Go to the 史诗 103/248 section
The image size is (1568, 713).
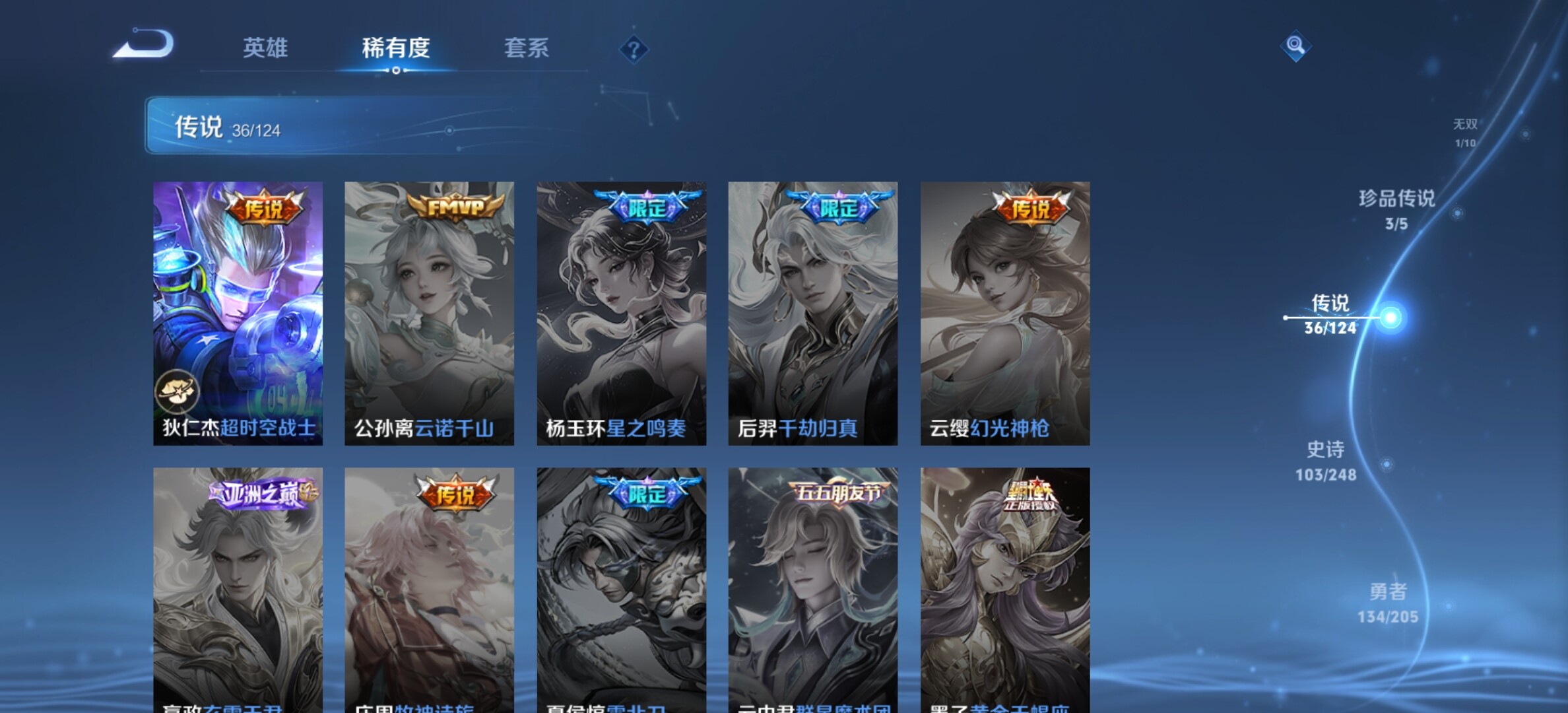(1326, 460)
